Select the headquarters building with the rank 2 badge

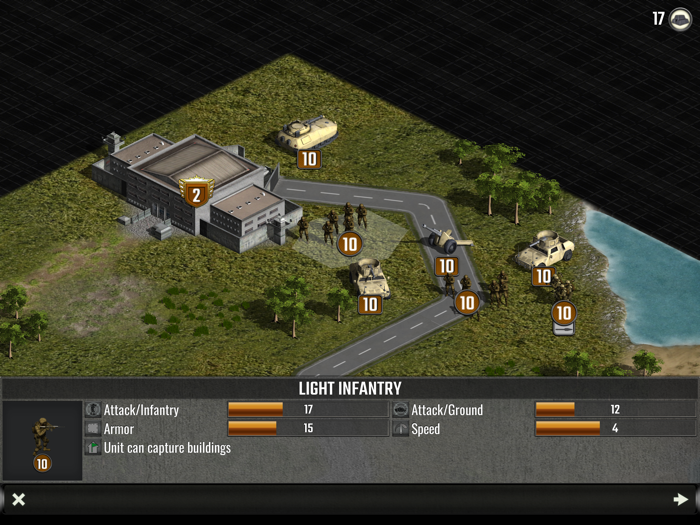(x=190, y=183)
